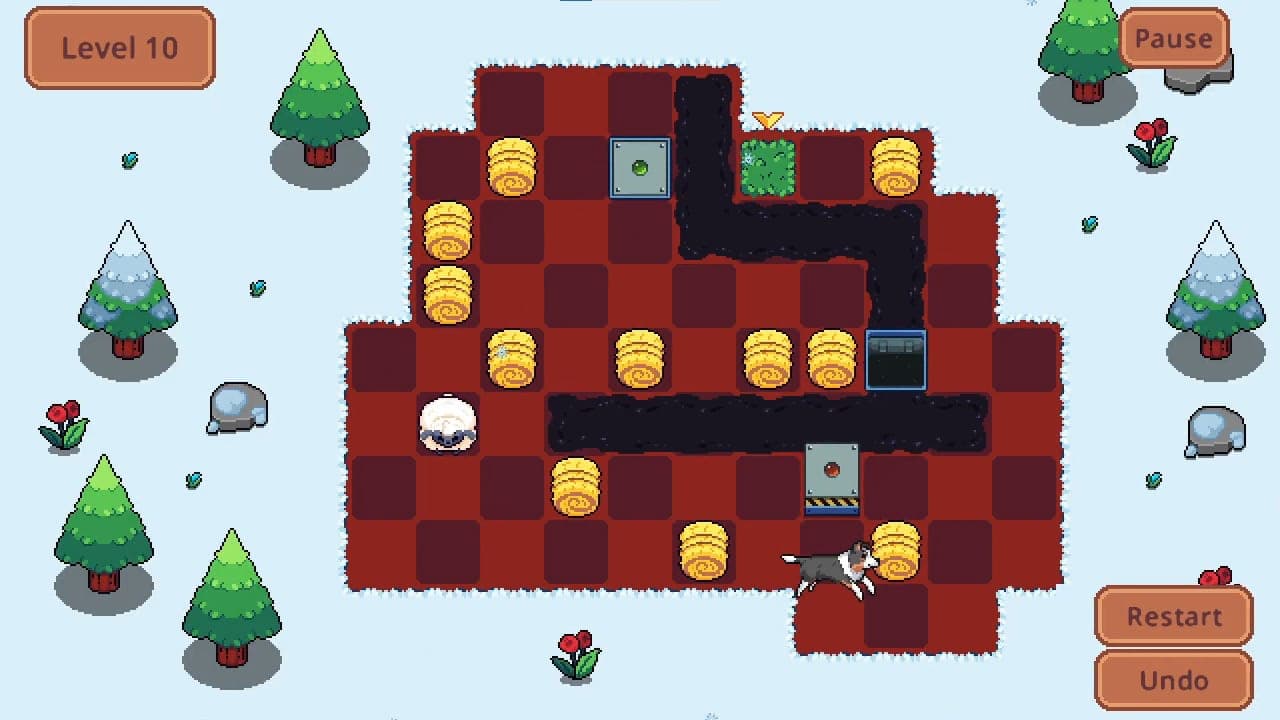1280x720 pixels.
Task: Click the Restart button
Action: pyautogui.click(x=1173, y=616)
